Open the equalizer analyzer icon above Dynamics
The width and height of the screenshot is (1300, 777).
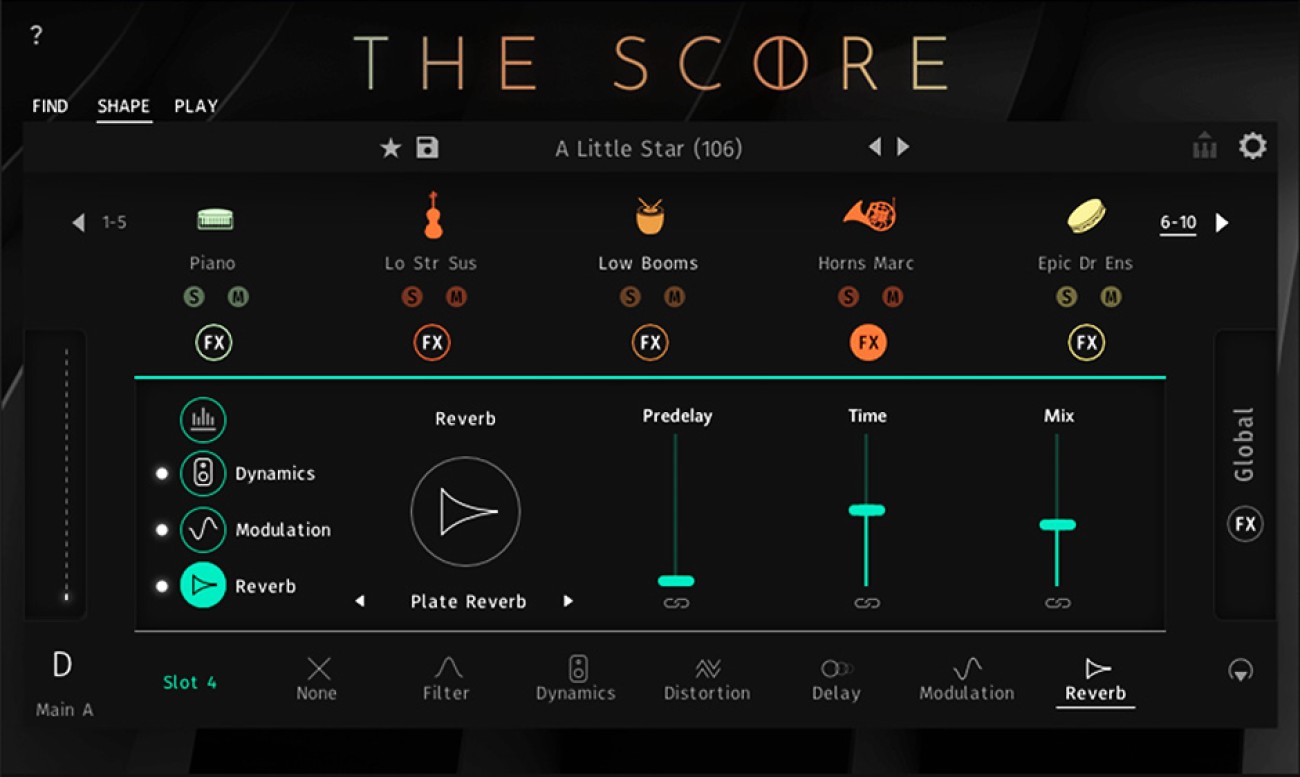pos(203,420)
